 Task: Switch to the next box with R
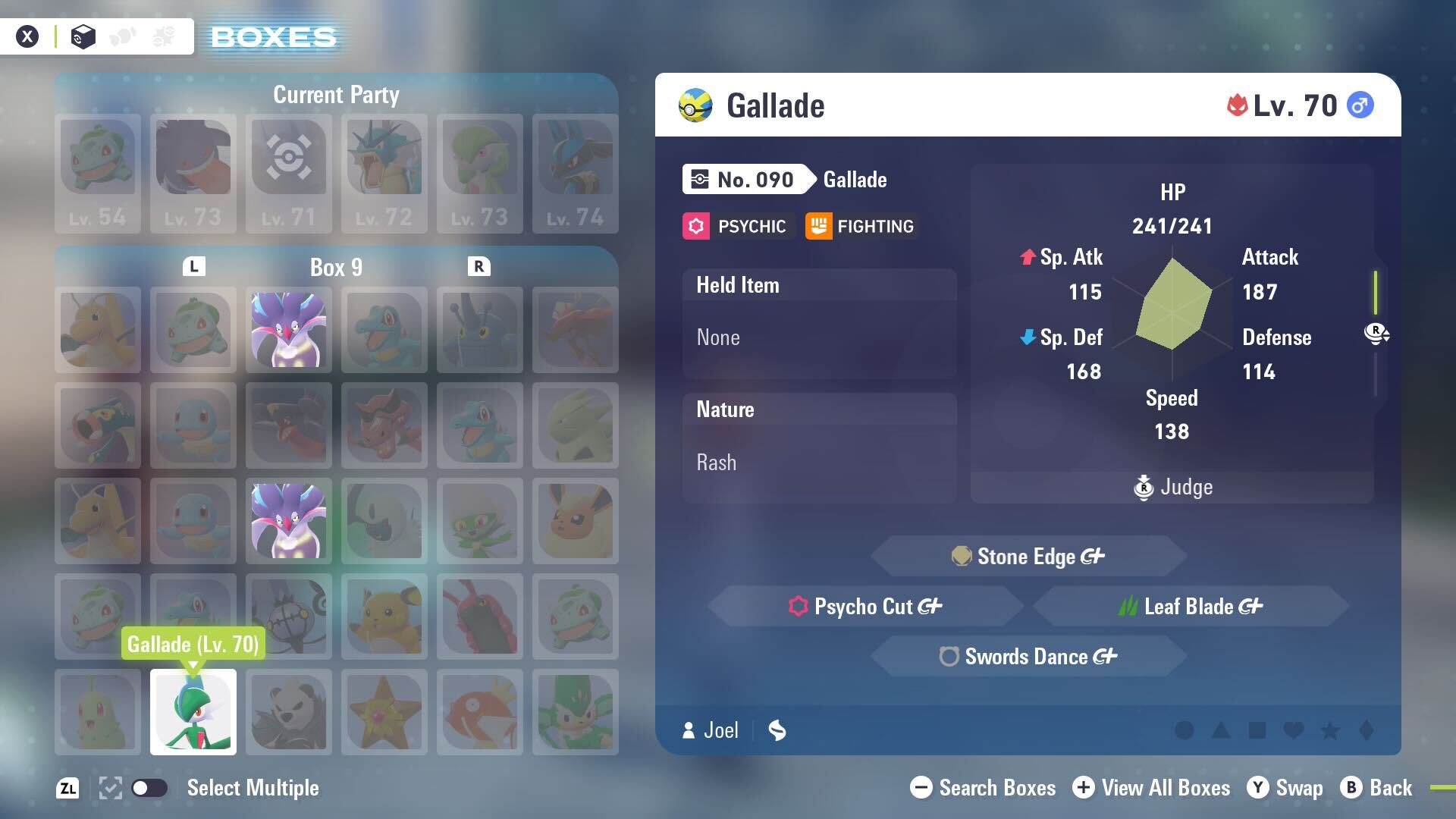coord(478,266)
